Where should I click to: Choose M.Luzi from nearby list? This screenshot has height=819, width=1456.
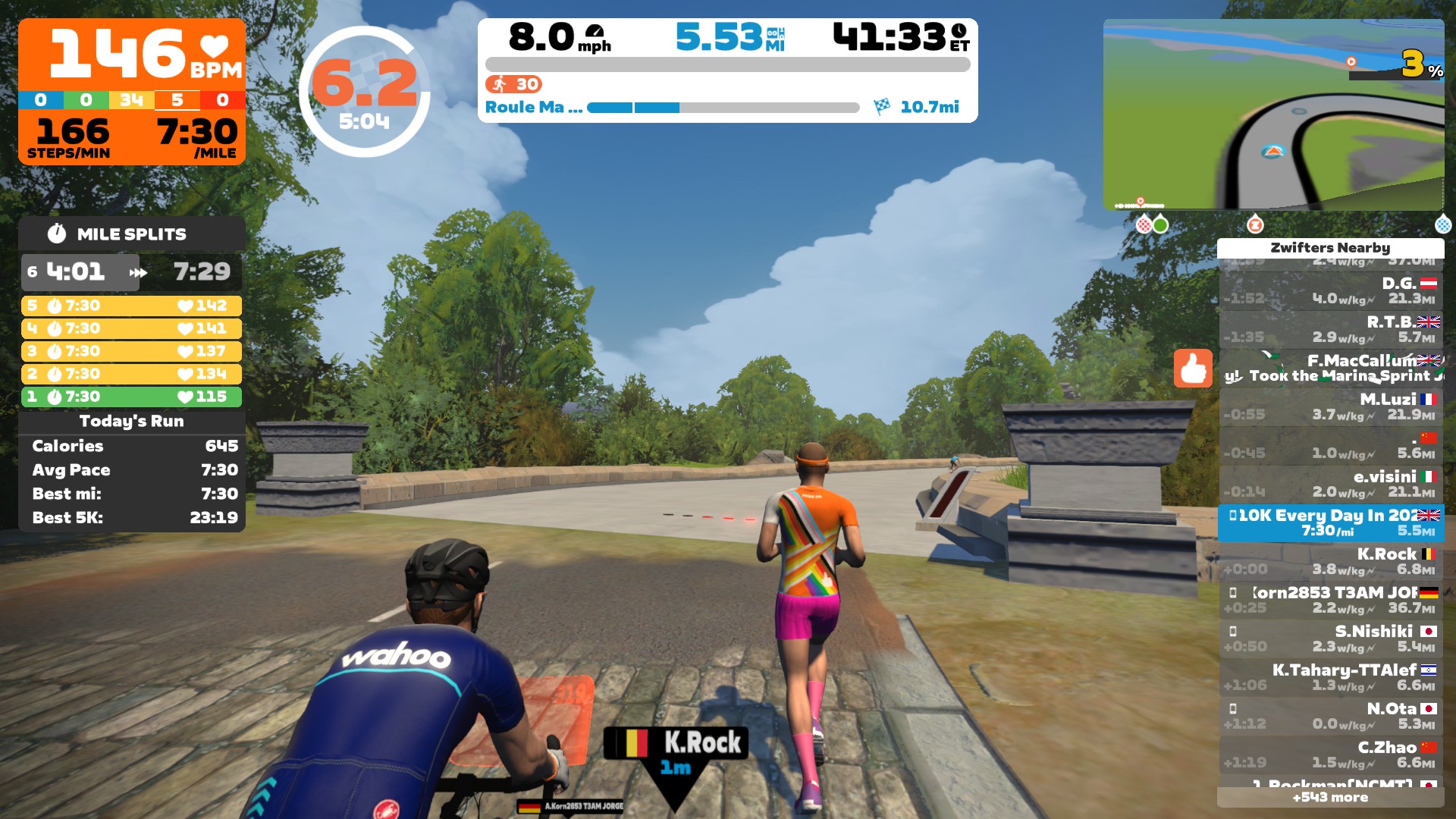pos(1331,407)
